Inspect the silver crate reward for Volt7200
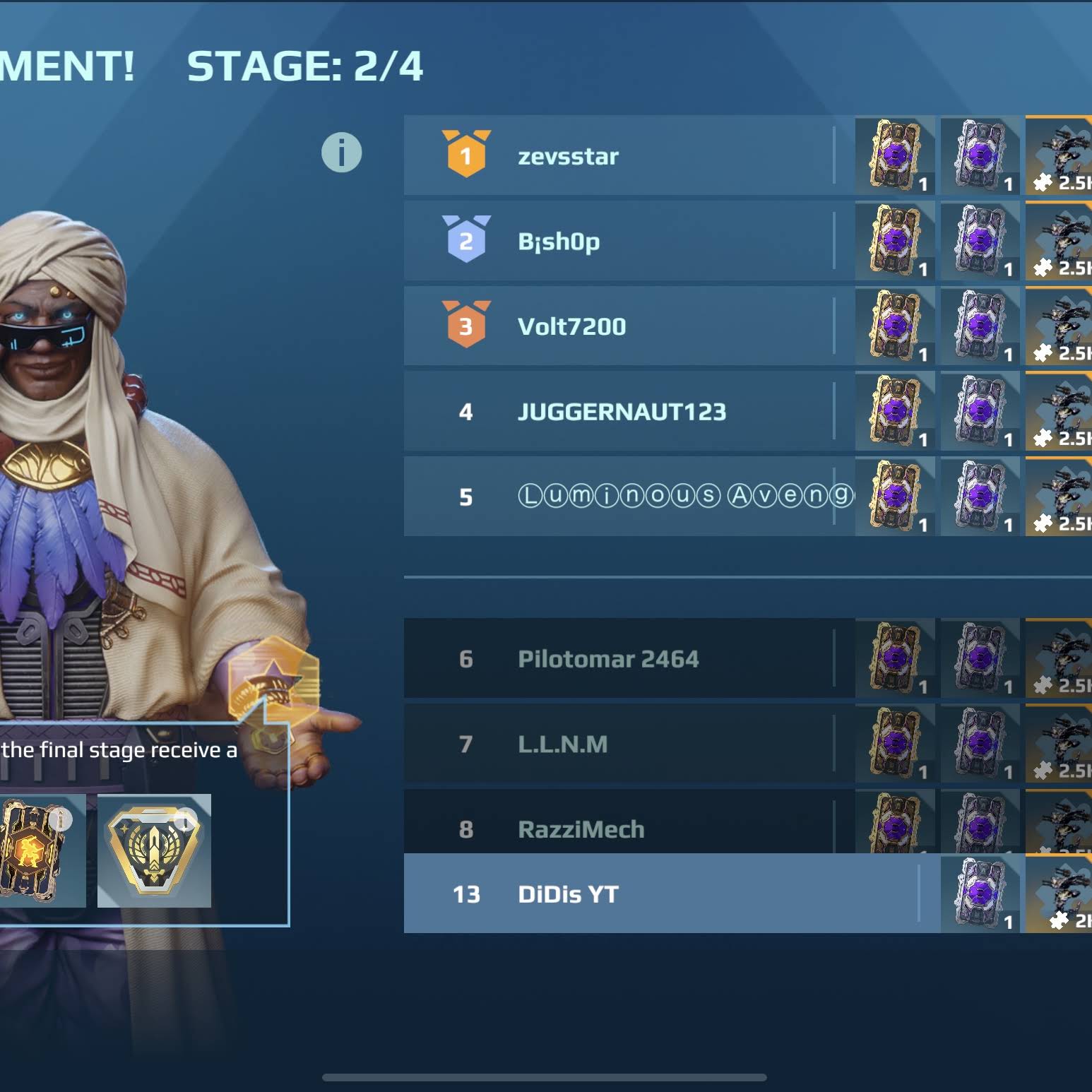This screenshot has width=1092, height=1092. click(x=980, y=326)
